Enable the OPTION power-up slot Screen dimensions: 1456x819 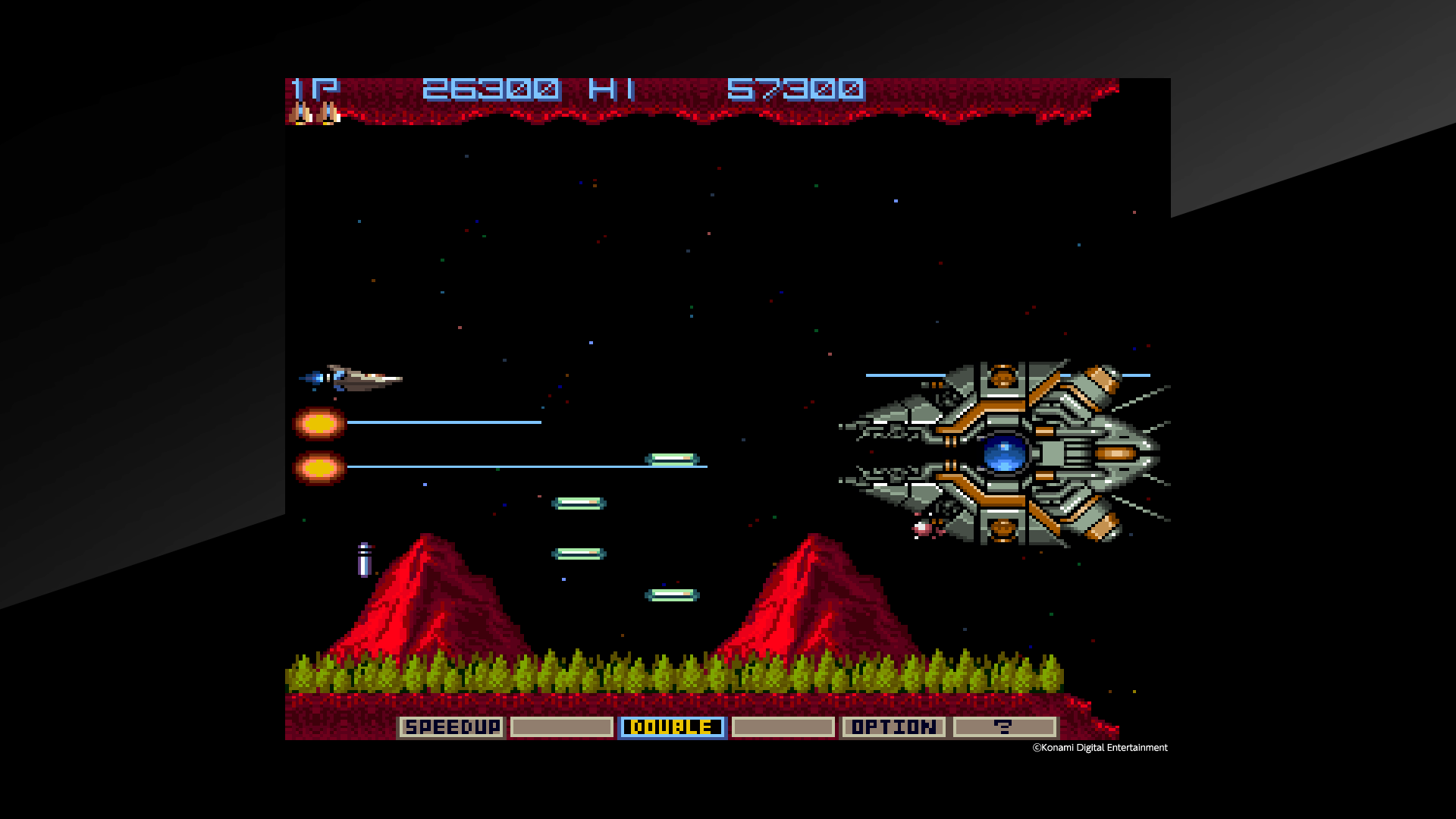[x=893, y=726]
